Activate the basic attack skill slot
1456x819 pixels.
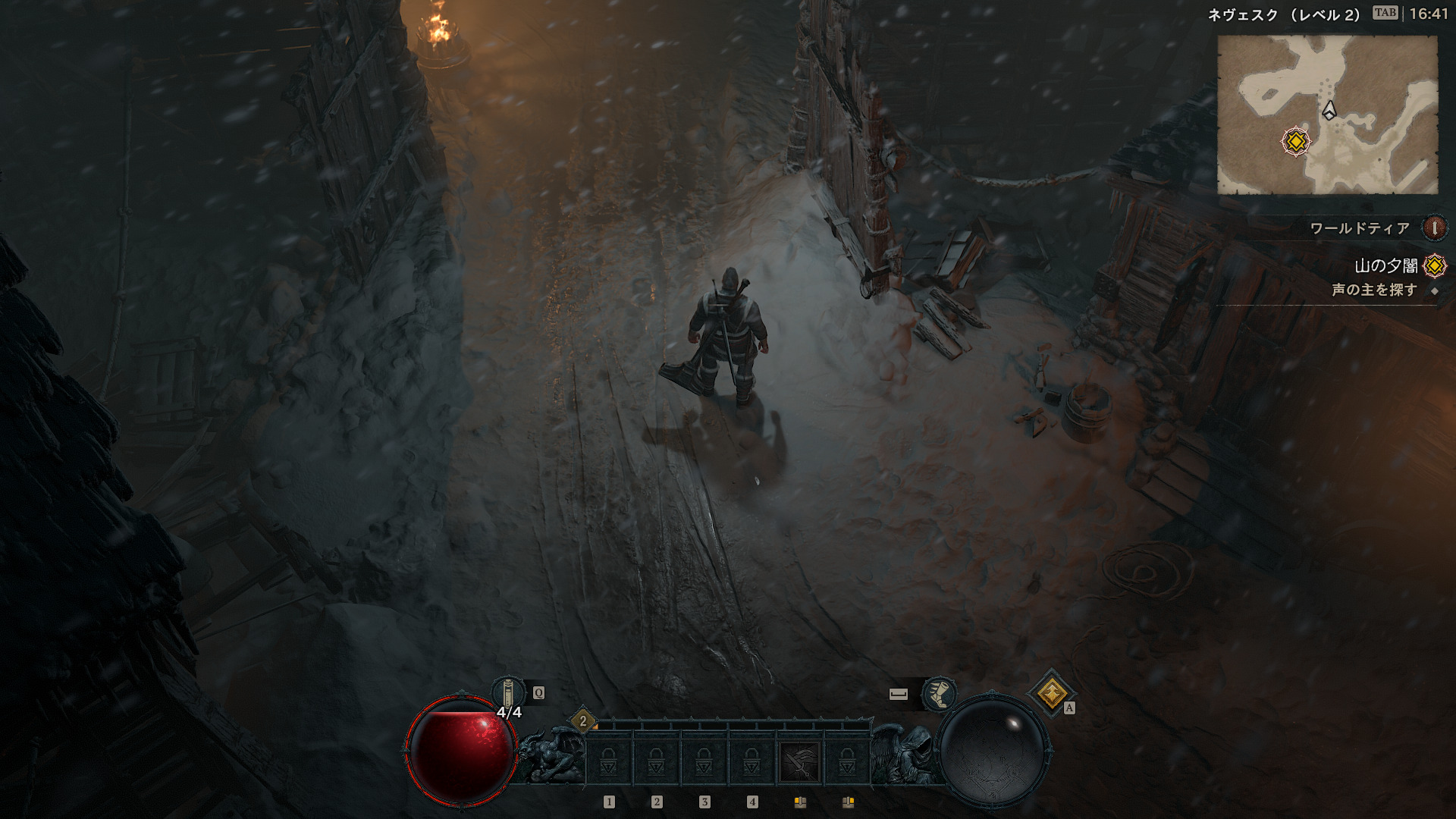800,761
